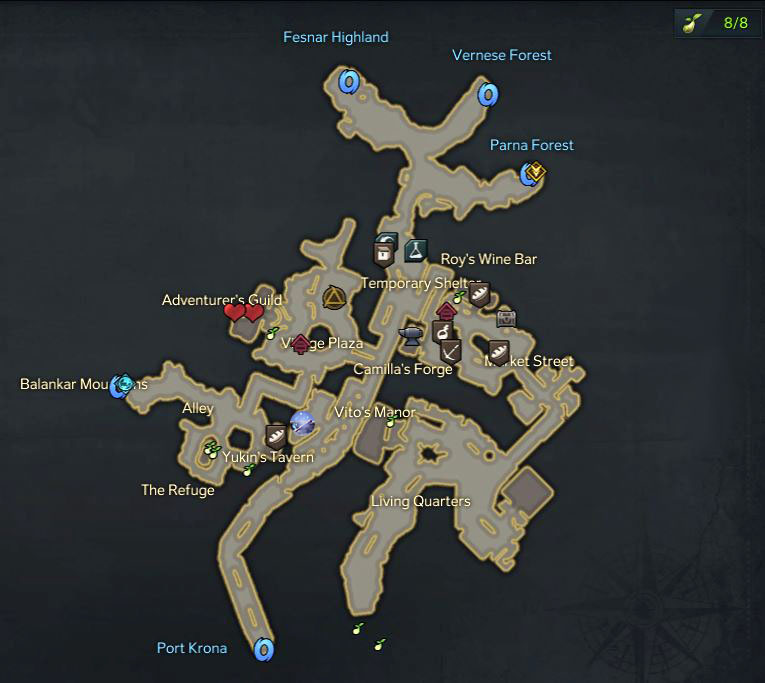
Task: Click the bread vendor icon on Market Street
Action: [x=499, y=351]
